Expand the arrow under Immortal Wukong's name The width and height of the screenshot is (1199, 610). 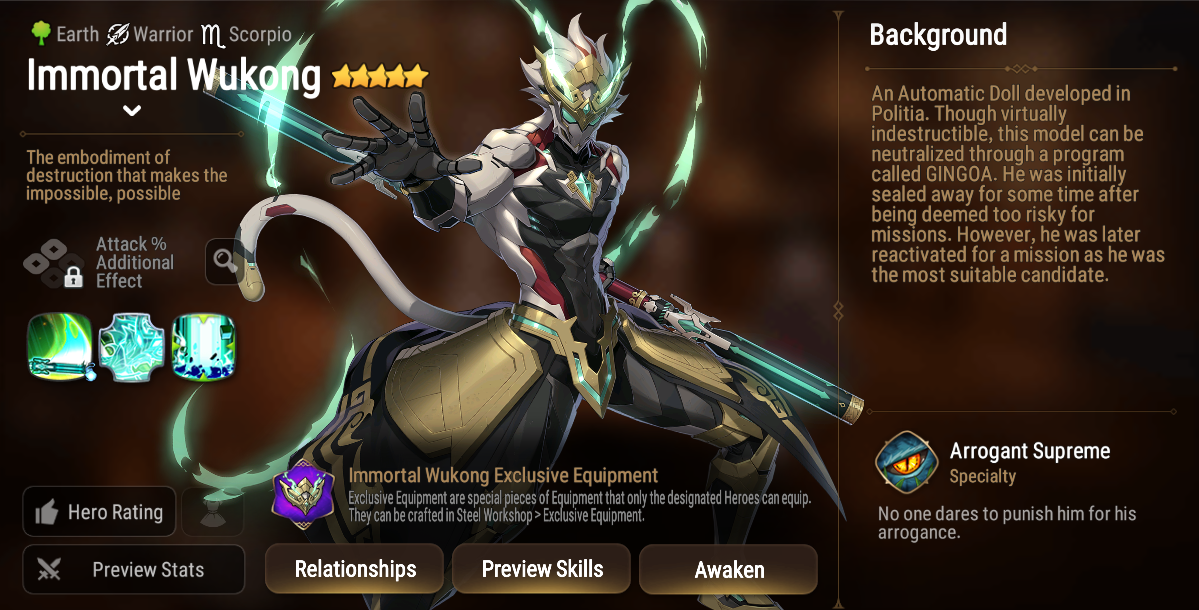[x=132, y=110]
